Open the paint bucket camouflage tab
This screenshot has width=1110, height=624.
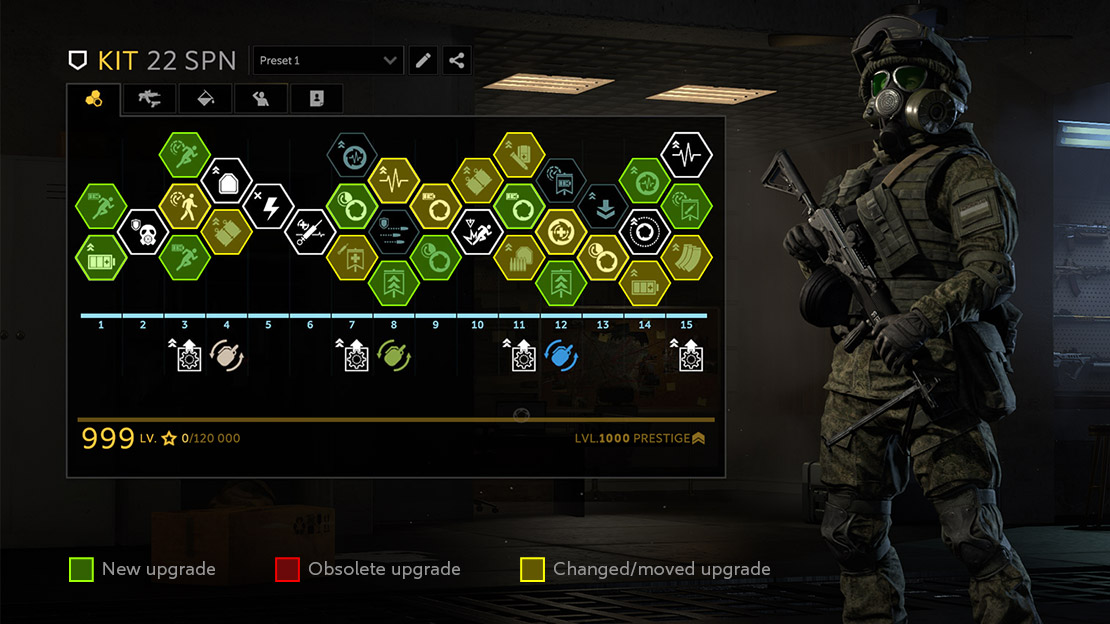tap(206, 98)
